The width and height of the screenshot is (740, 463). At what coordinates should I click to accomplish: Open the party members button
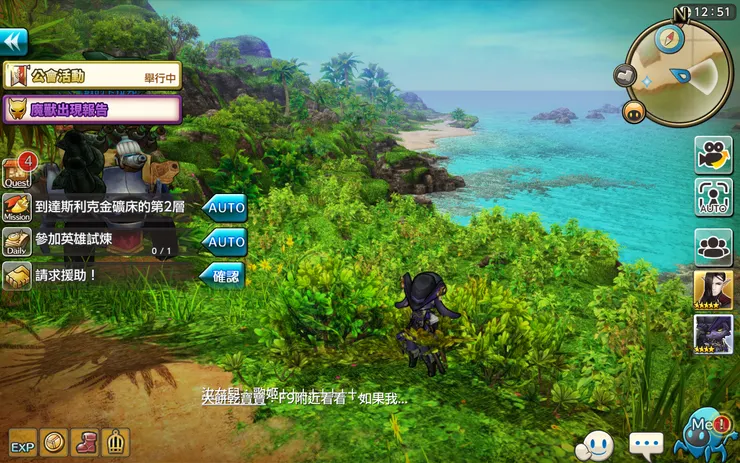pos(713,246)
